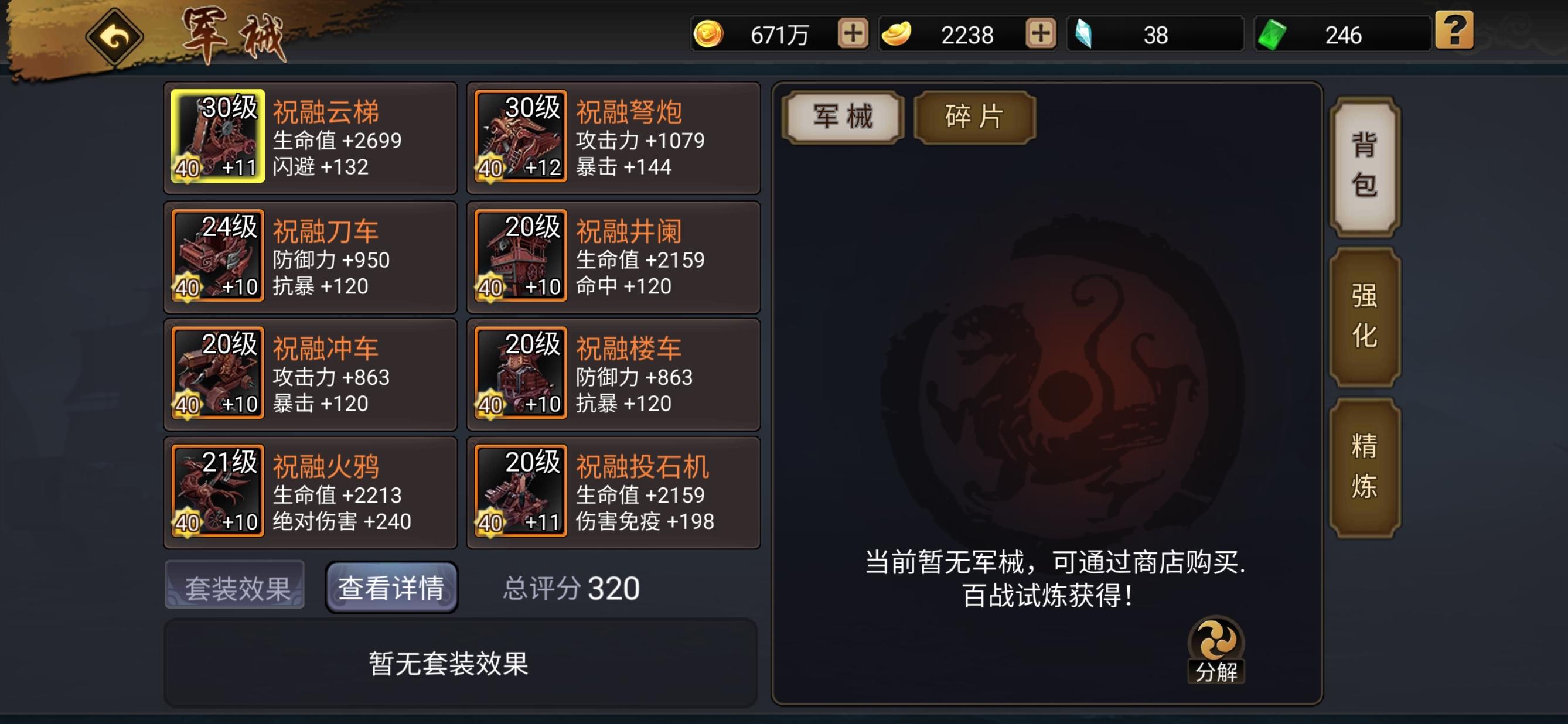Screen dimensions: 1568x724
Task: Switch to the 碎片 tab
Action: [974, 117]
